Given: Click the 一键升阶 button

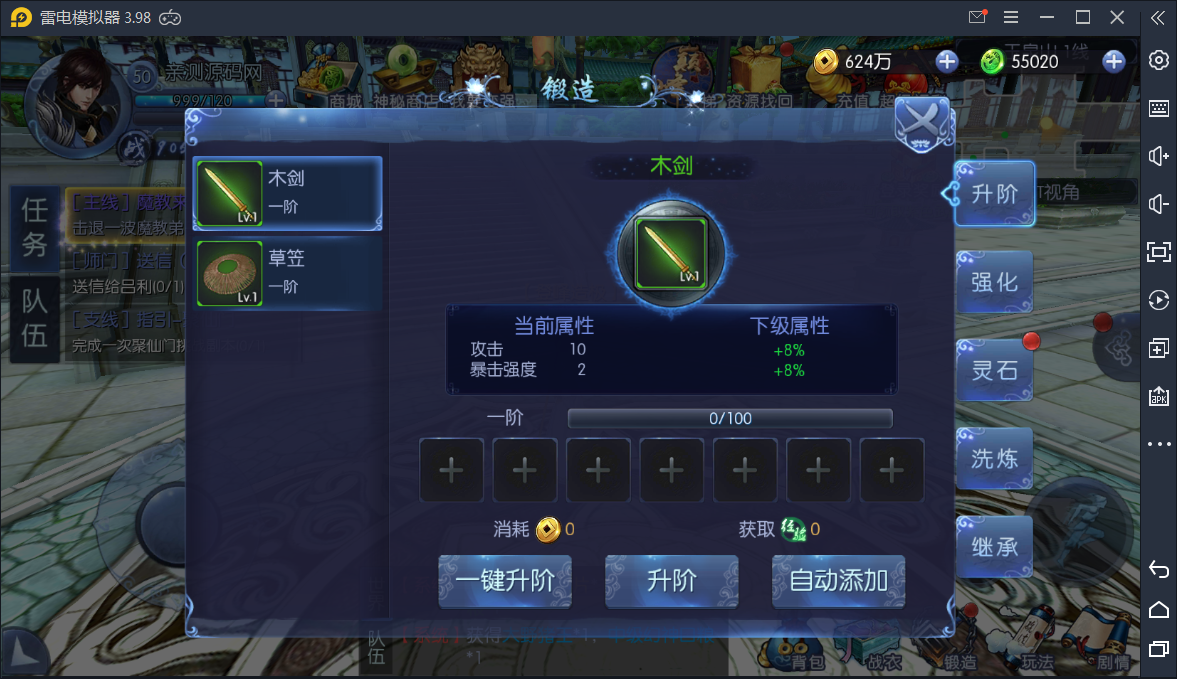Looking at the screenshot, I should coord(505,581).
